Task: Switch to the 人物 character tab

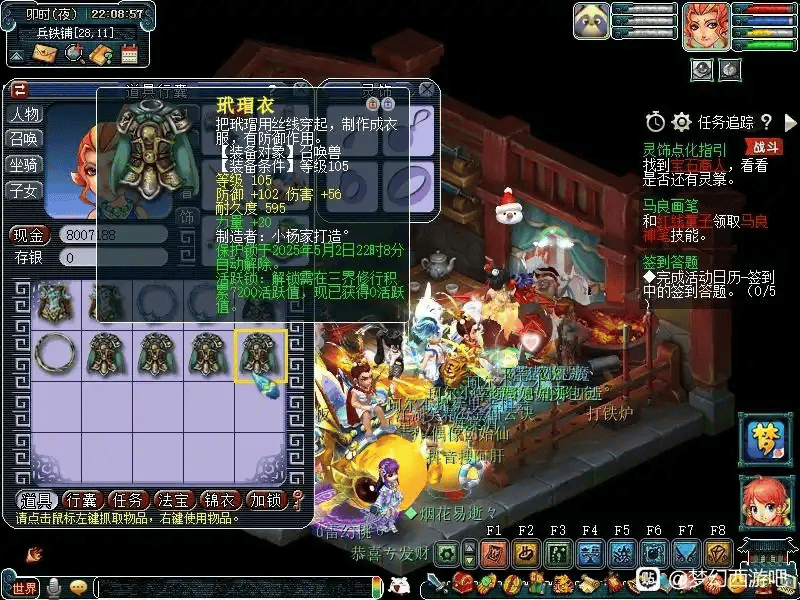Action: pos(25,114)
